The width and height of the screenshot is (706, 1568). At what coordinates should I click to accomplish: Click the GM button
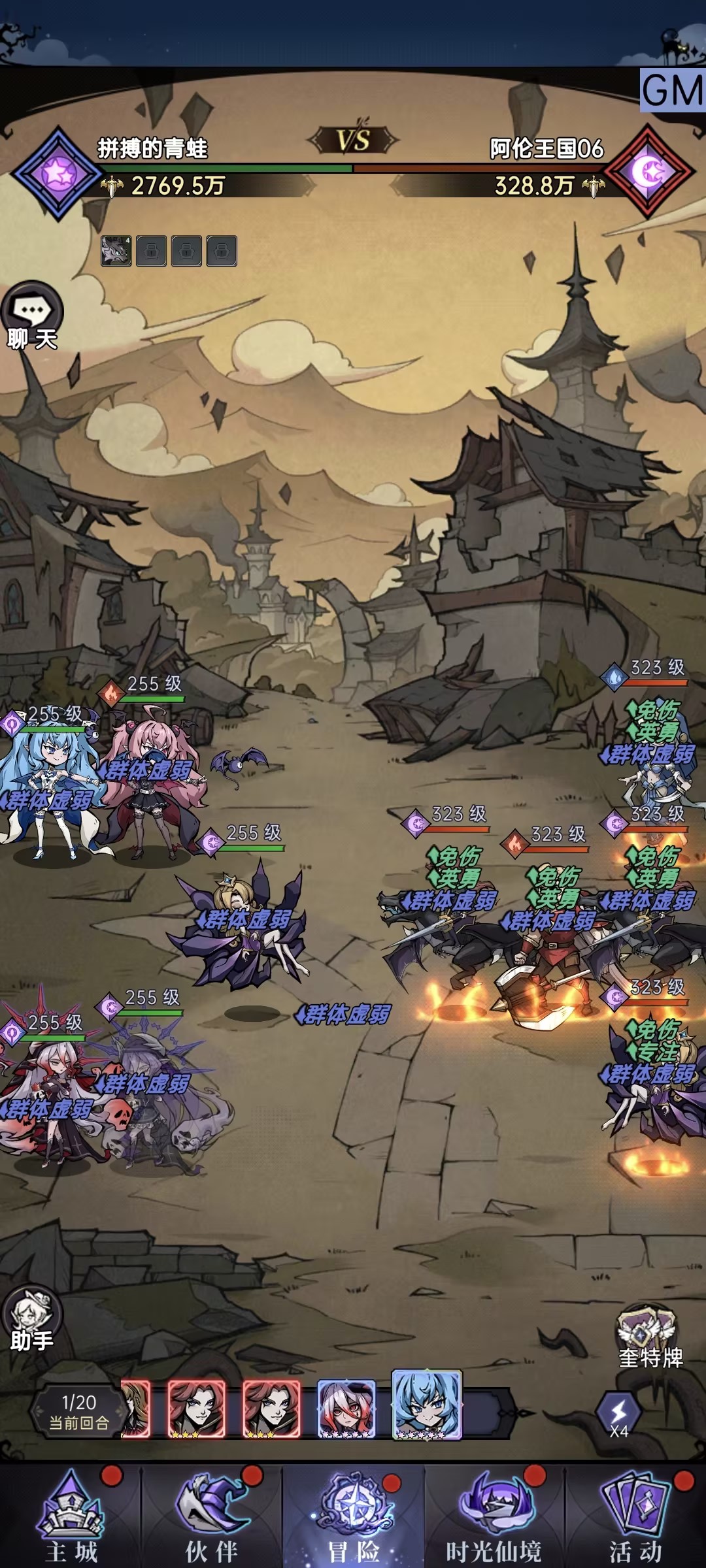(673, 90)
